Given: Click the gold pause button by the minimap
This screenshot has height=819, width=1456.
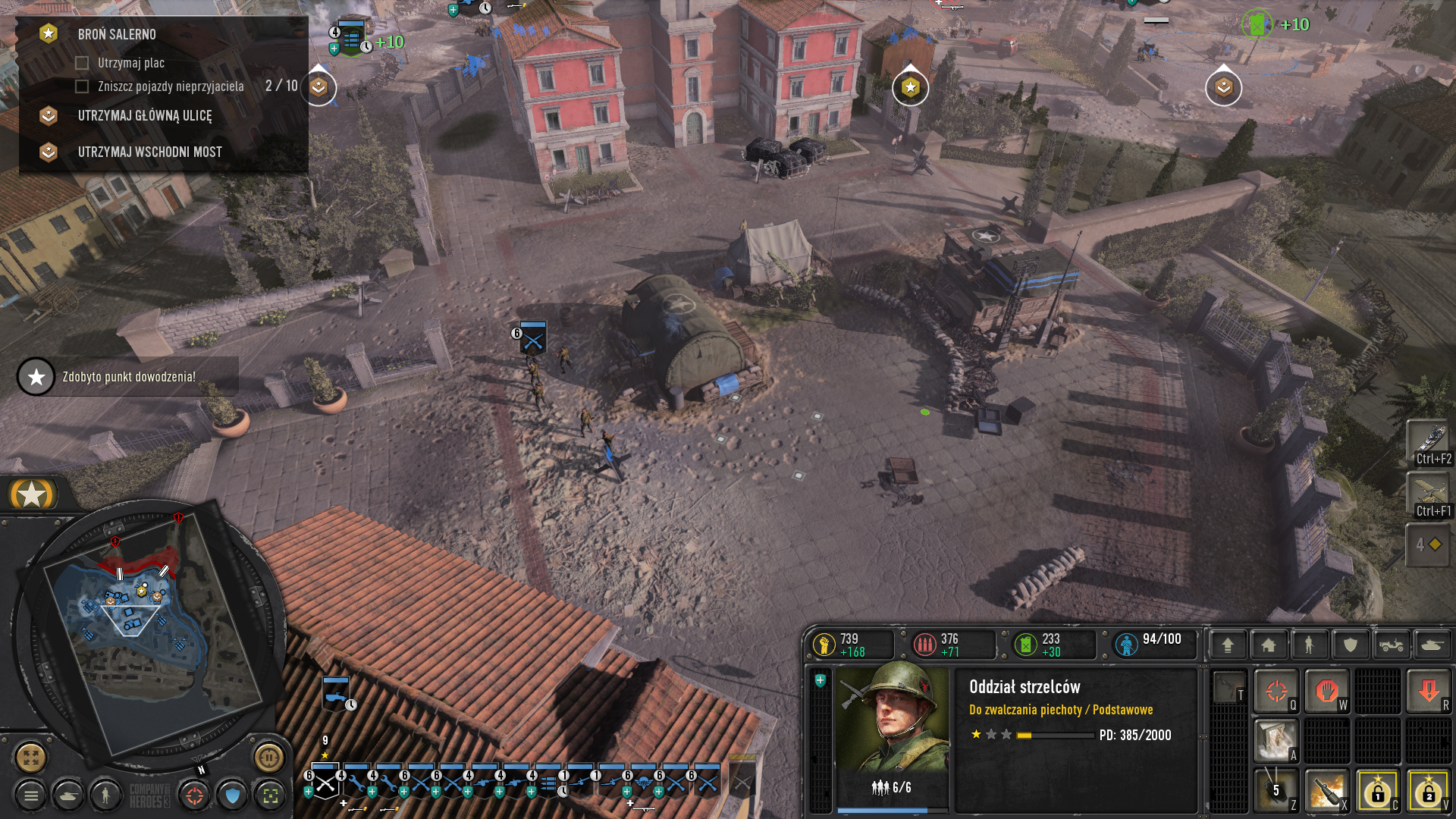Looking at the screenshot, I should click(x=268, y=757).
